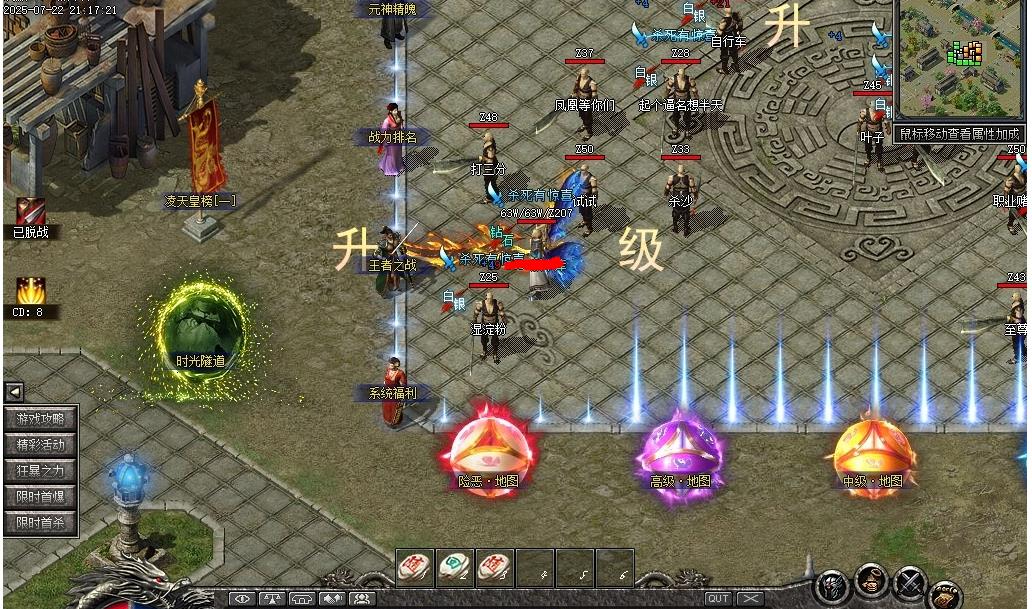Screen dimensions: 1032x609
Task: Click the X button beside OUT
Action: click(749, 598)
